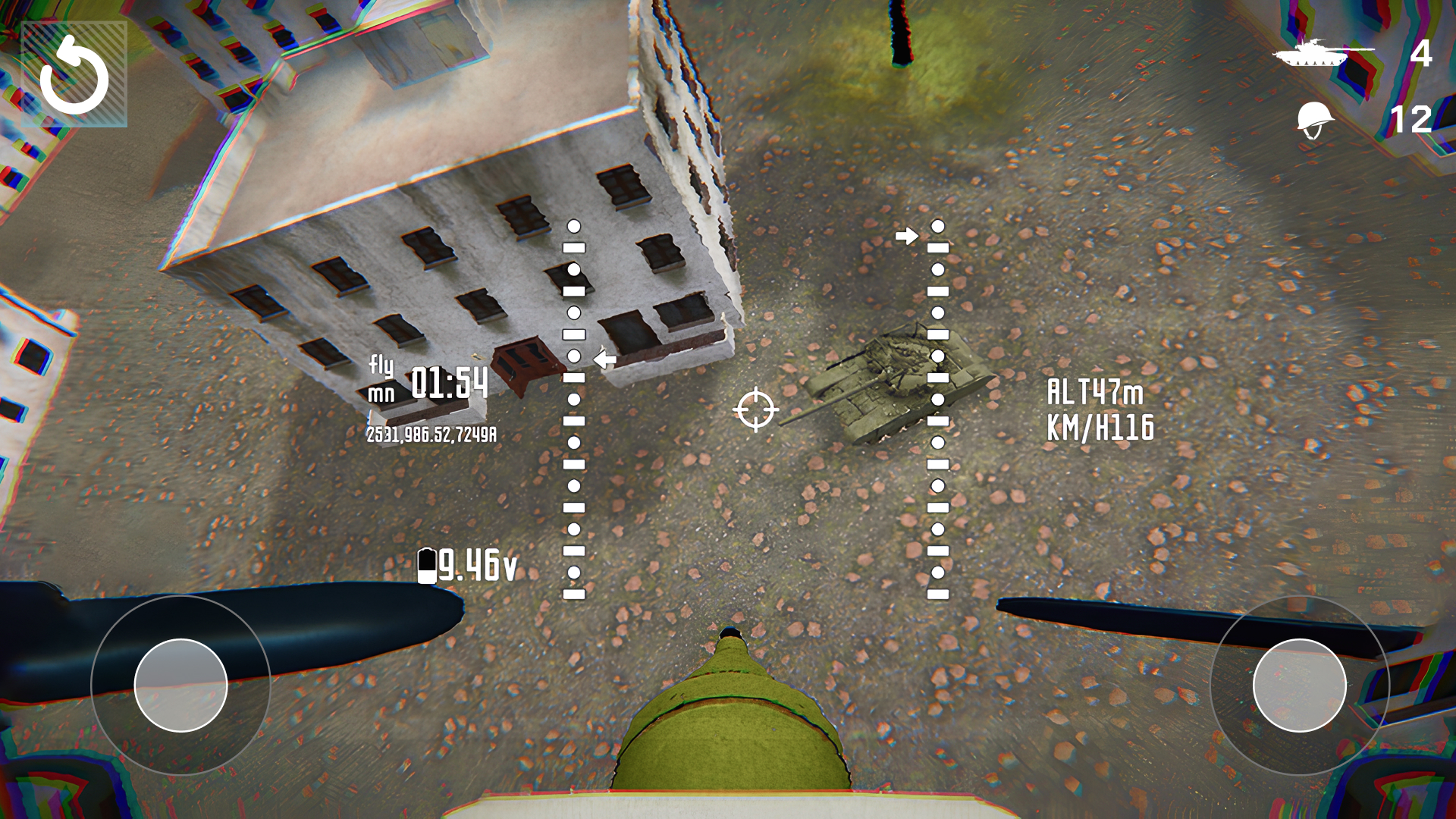Tap the tank icon to toggle enemy display
Viewport: 1456px width, 819px height.
pos(1309,54)
